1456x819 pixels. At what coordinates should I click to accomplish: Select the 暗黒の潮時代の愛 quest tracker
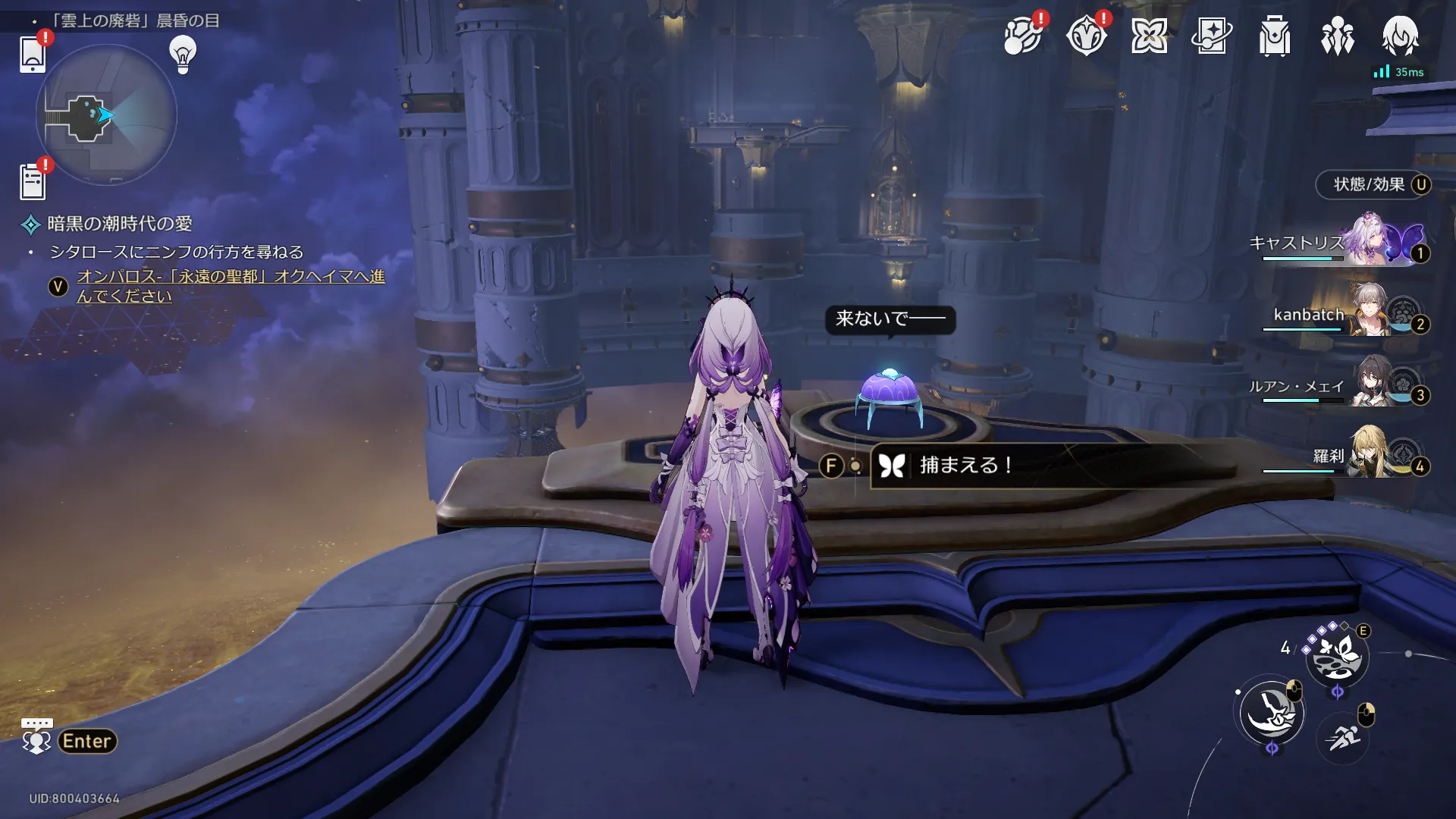click(x=119, y=224)
